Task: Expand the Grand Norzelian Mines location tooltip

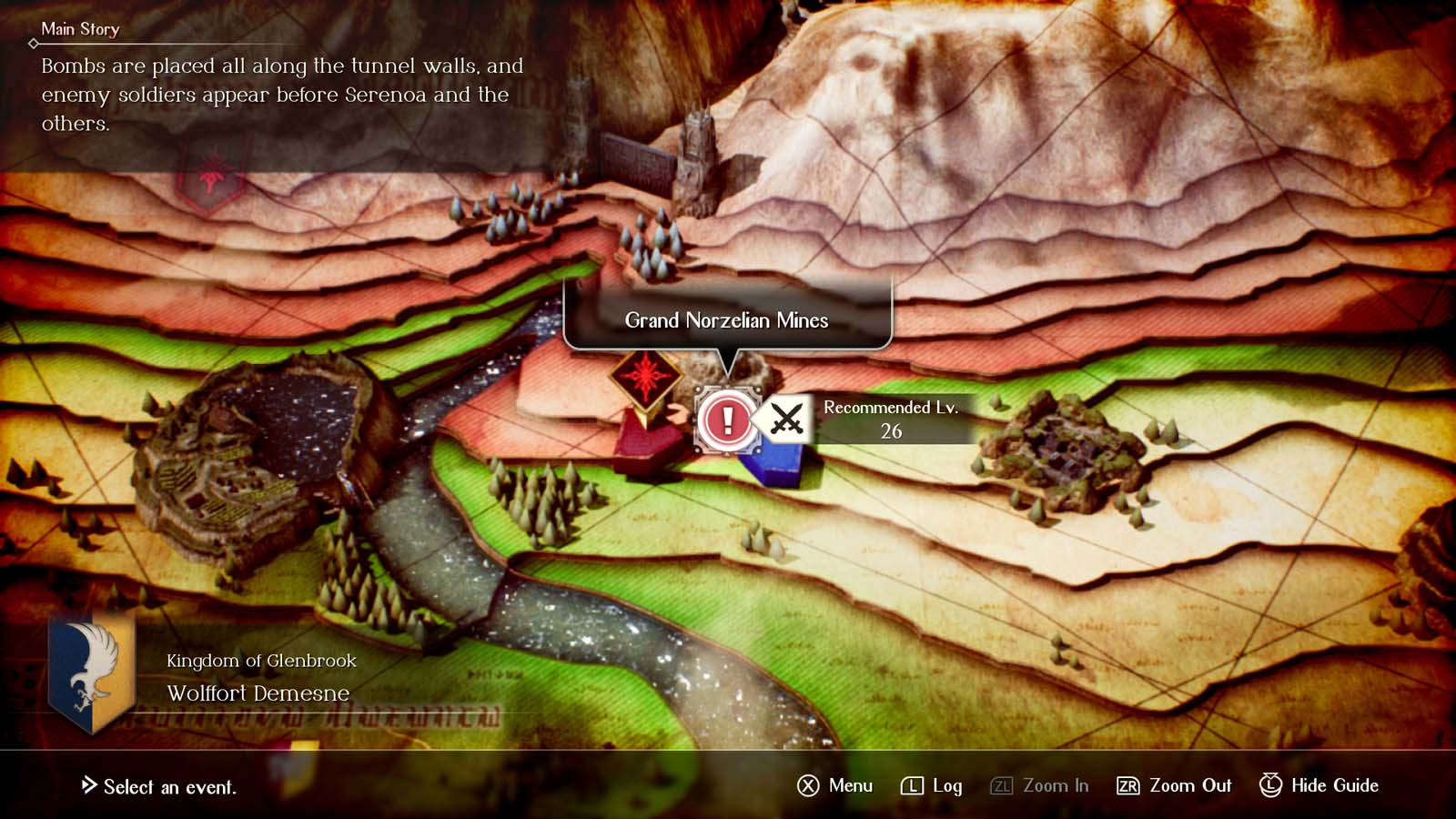Action: click(727, 320)
